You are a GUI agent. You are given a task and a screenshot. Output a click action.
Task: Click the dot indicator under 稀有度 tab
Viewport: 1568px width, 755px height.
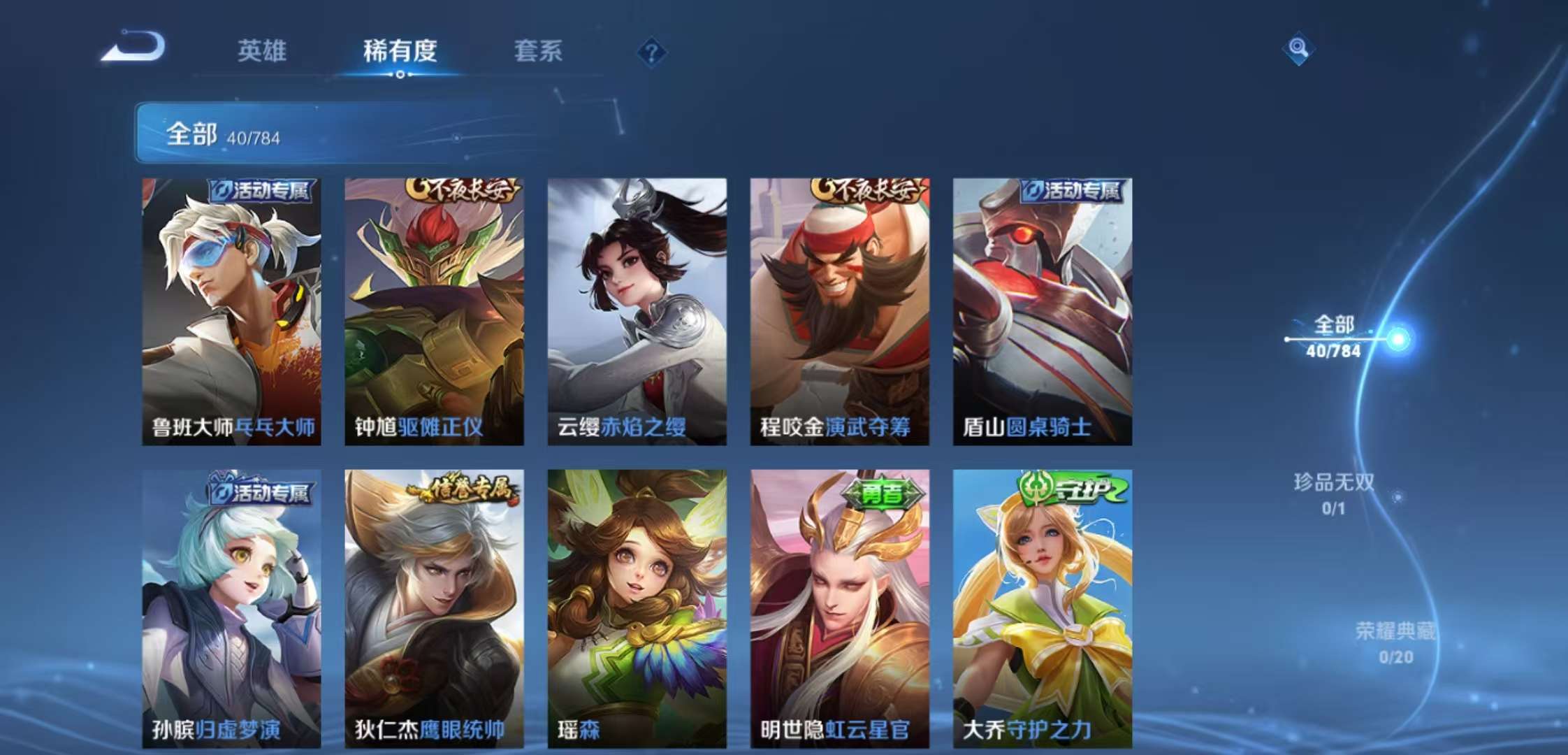pyautogui.click(x=399, y=78)
